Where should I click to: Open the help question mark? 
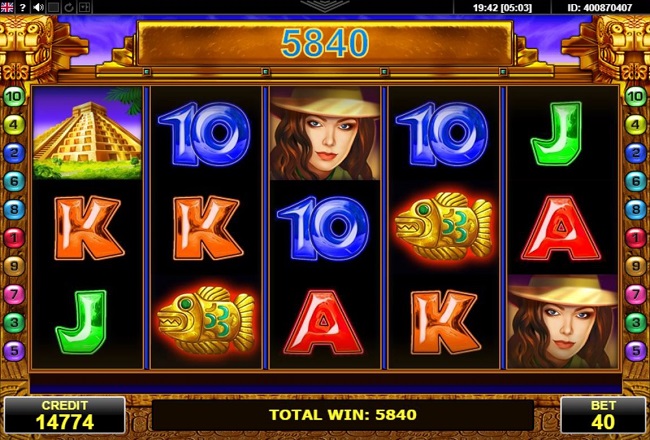[x=22, y=7]
